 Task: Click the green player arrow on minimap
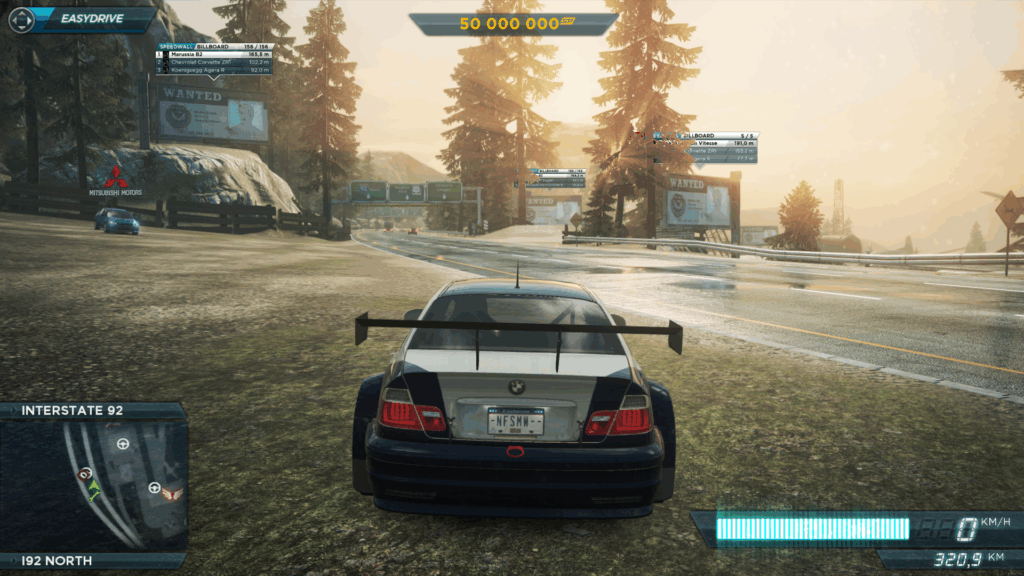94,489
